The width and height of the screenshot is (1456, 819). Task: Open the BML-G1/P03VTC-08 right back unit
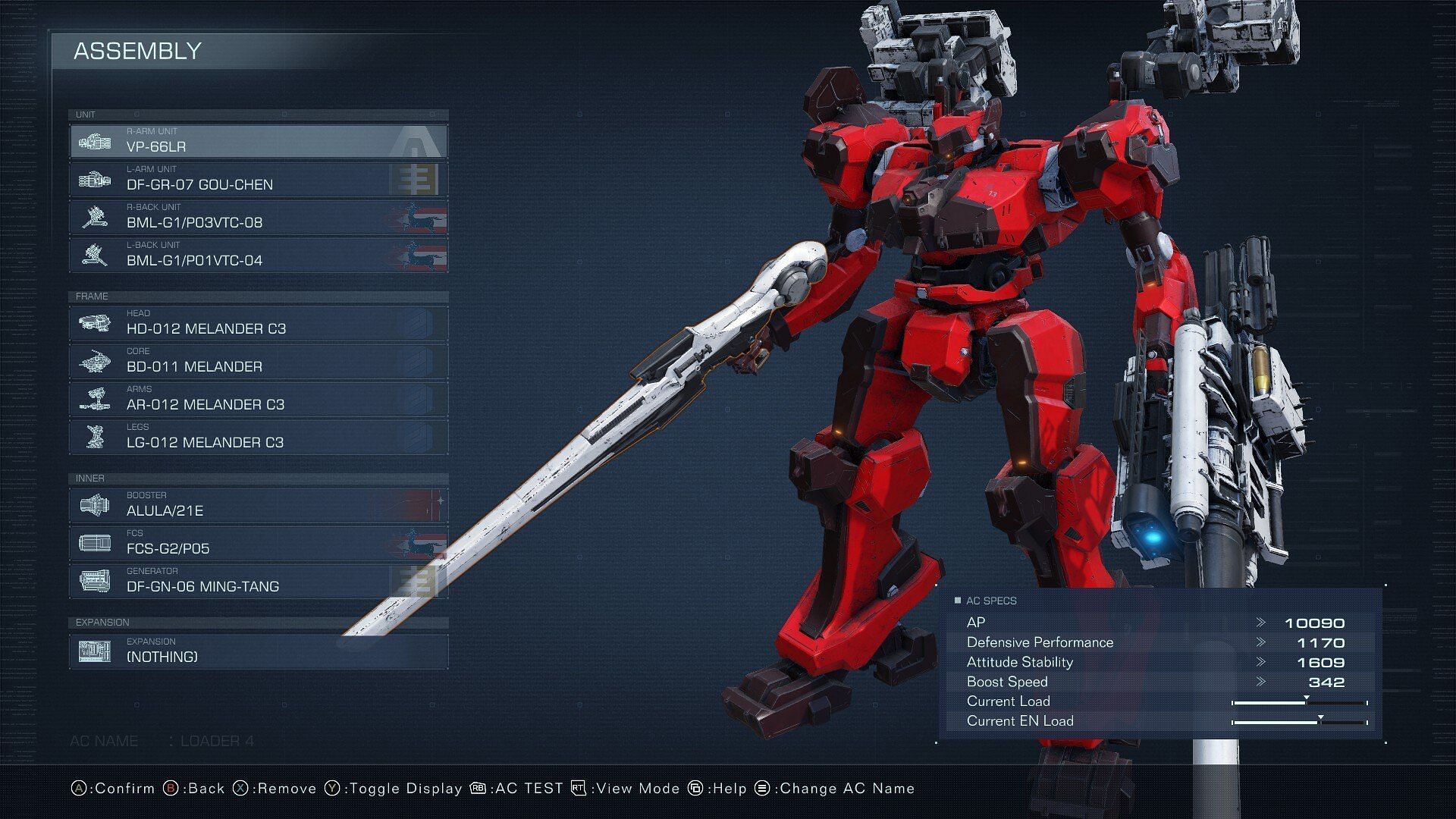(258, 218)
